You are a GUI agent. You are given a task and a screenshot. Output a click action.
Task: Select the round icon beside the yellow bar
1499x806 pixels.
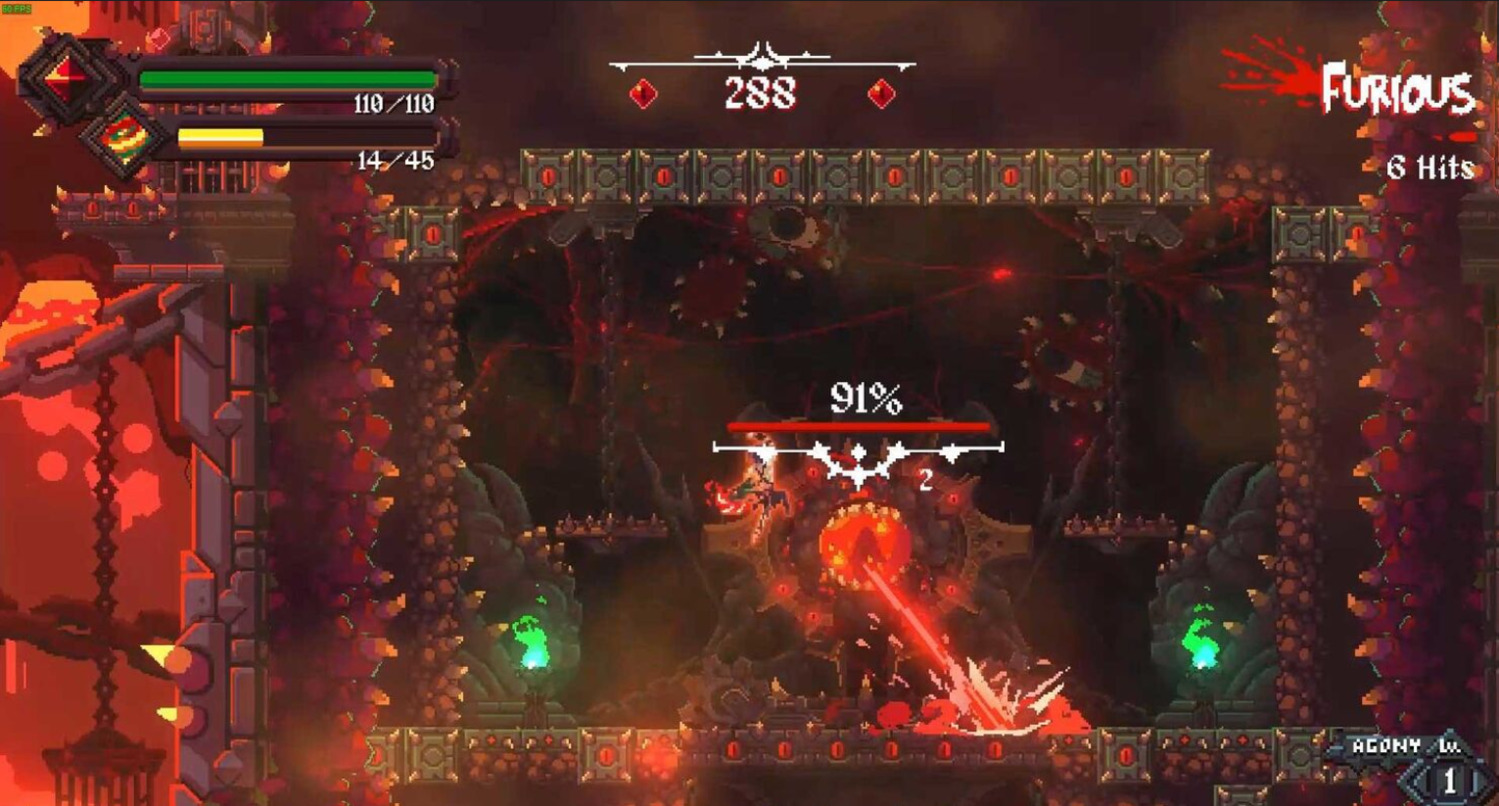(x=124, y=137)
